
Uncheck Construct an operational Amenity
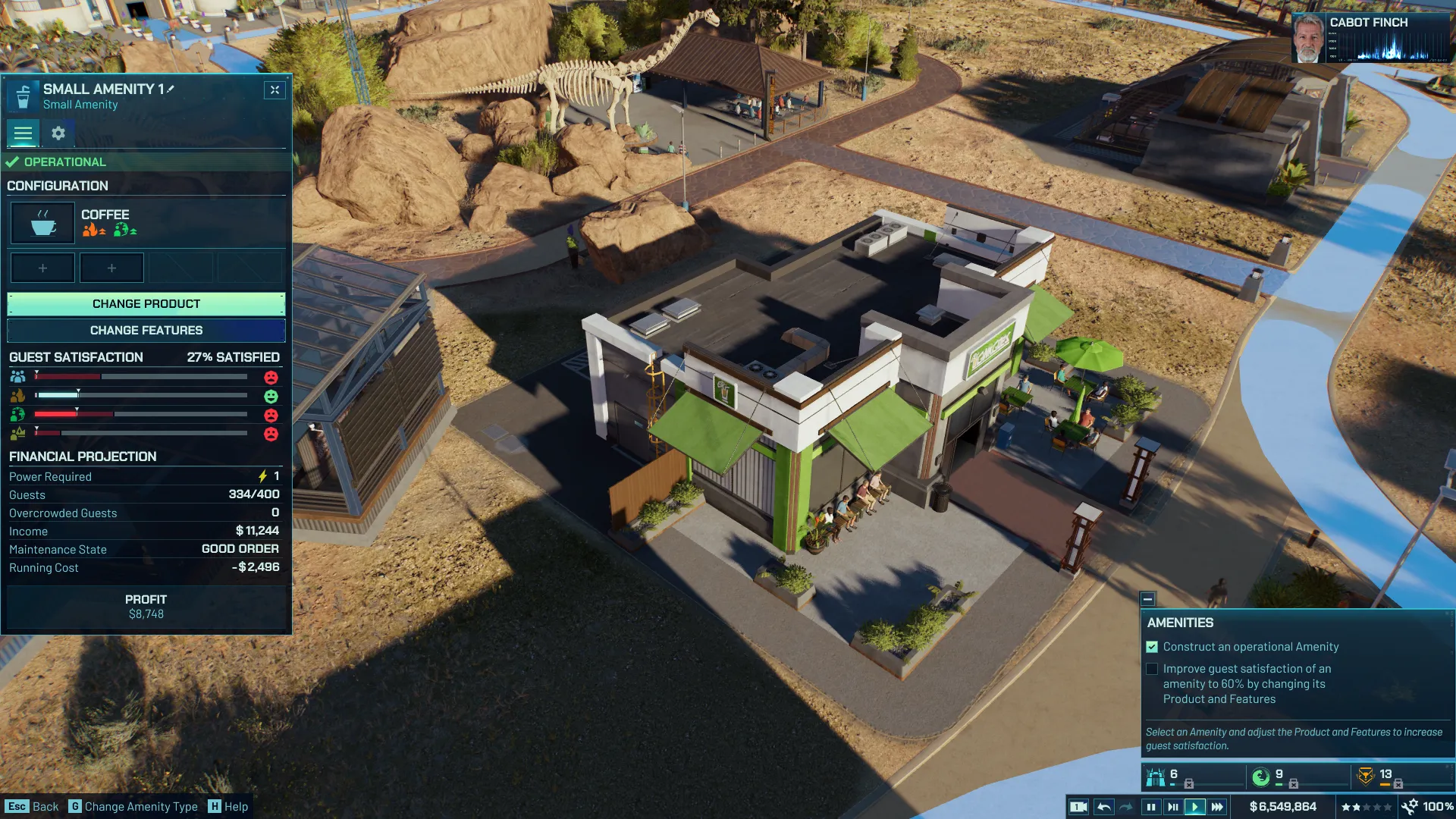(1152, 647)
